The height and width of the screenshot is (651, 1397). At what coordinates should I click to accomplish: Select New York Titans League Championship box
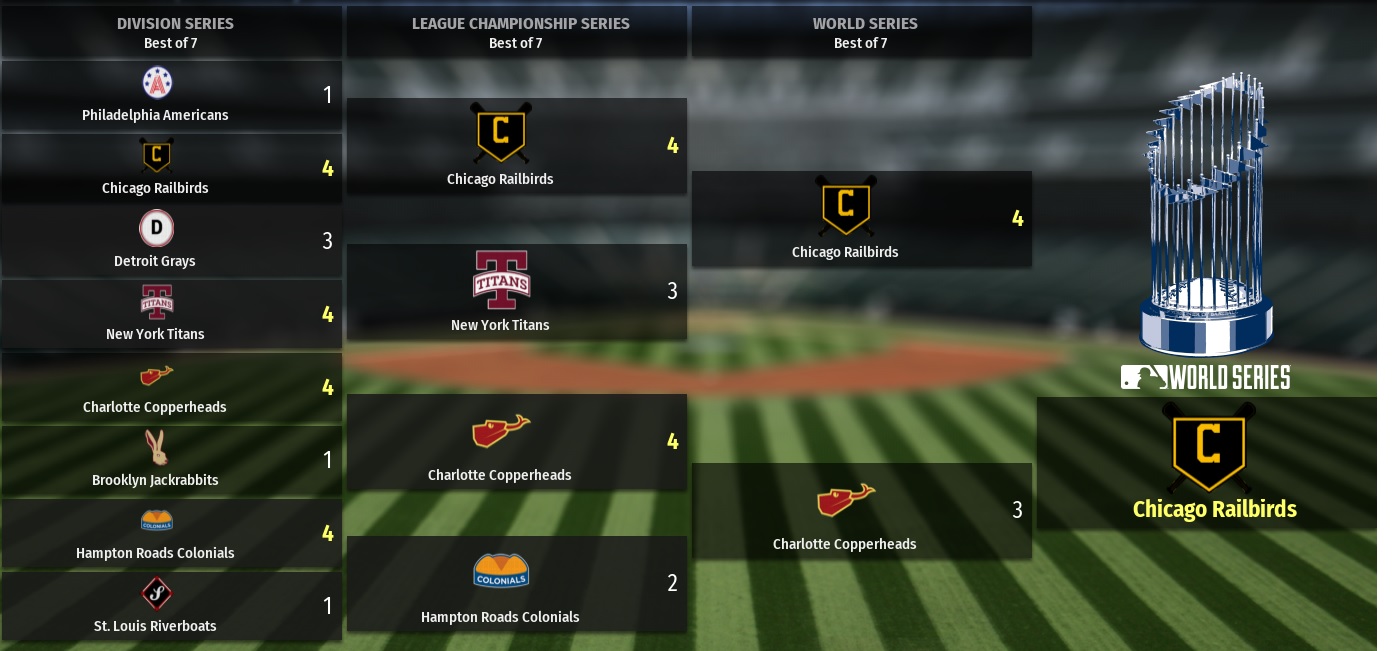(x=516, y=292)
